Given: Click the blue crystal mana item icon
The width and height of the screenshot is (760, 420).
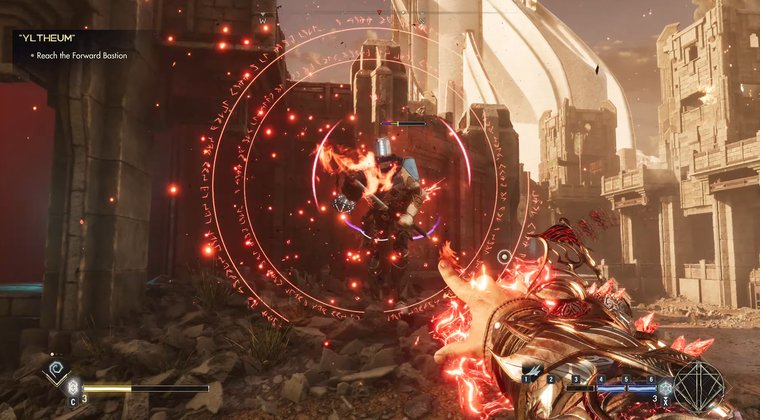Looking at the screenshot, I should (x=663, y=387).
